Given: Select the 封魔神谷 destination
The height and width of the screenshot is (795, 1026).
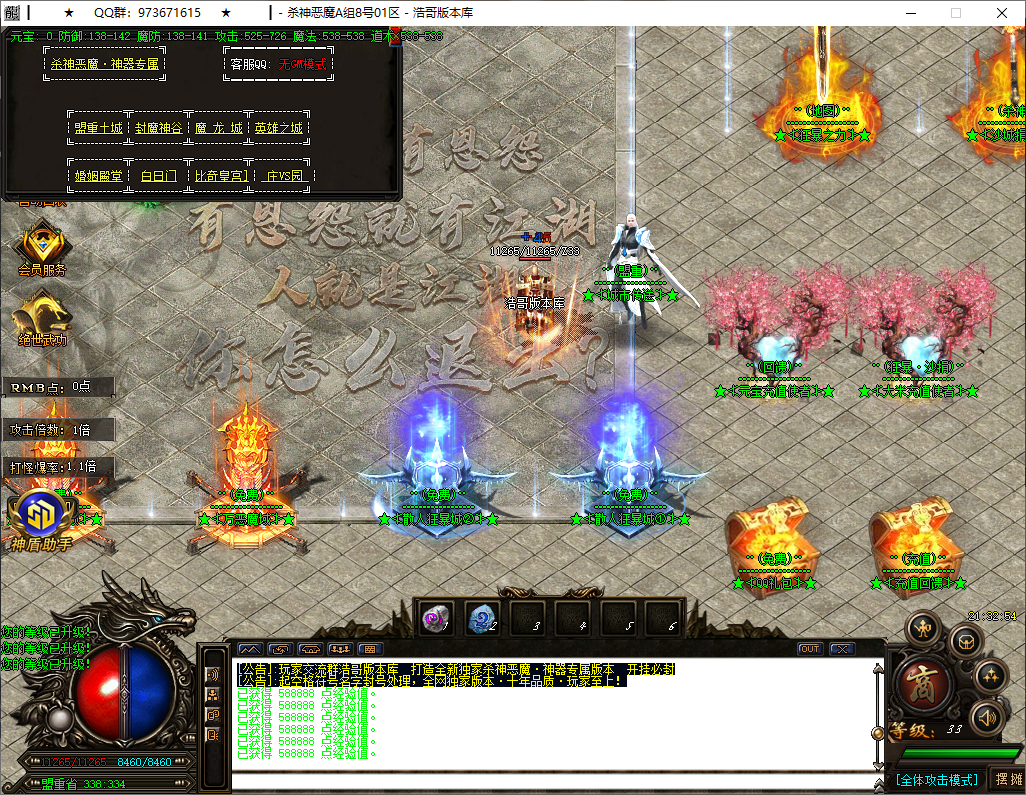Looking at the screenshot, I should click(x=158, y=128).
